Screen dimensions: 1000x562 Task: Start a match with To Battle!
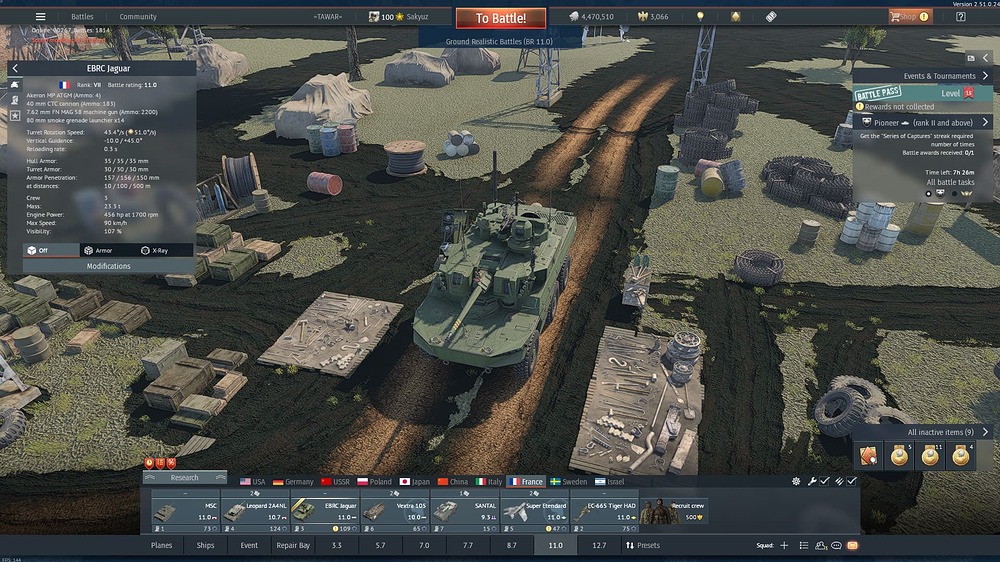click(x=501, y=18)
